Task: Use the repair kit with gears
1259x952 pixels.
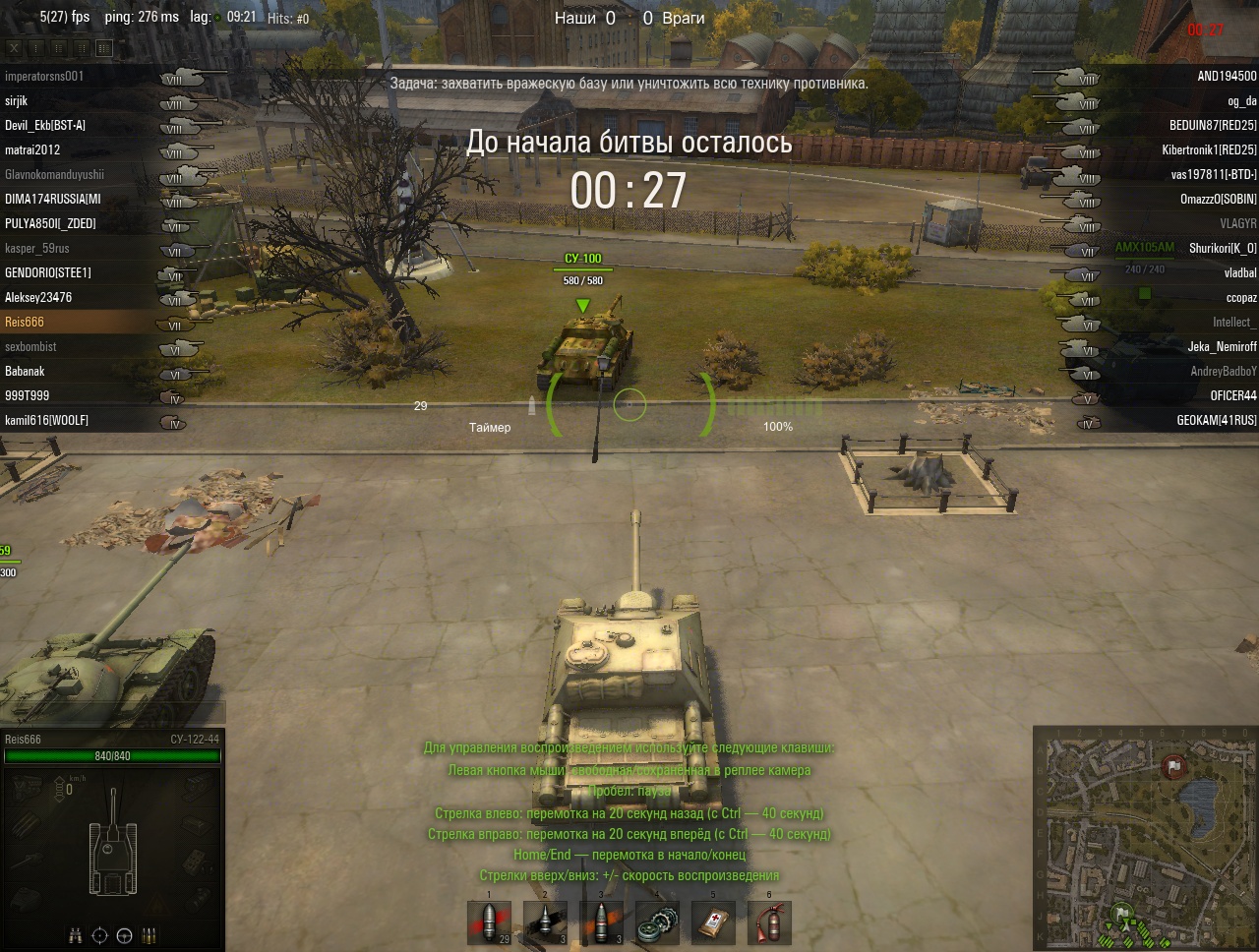Action: (x=657, y=922)
